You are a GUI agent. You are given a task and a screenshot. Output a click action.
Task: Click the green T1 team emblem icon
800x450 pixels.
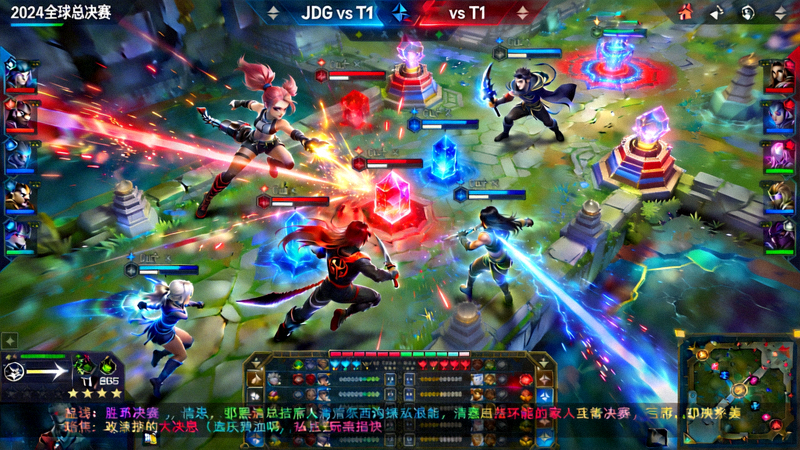pos(86,367)
